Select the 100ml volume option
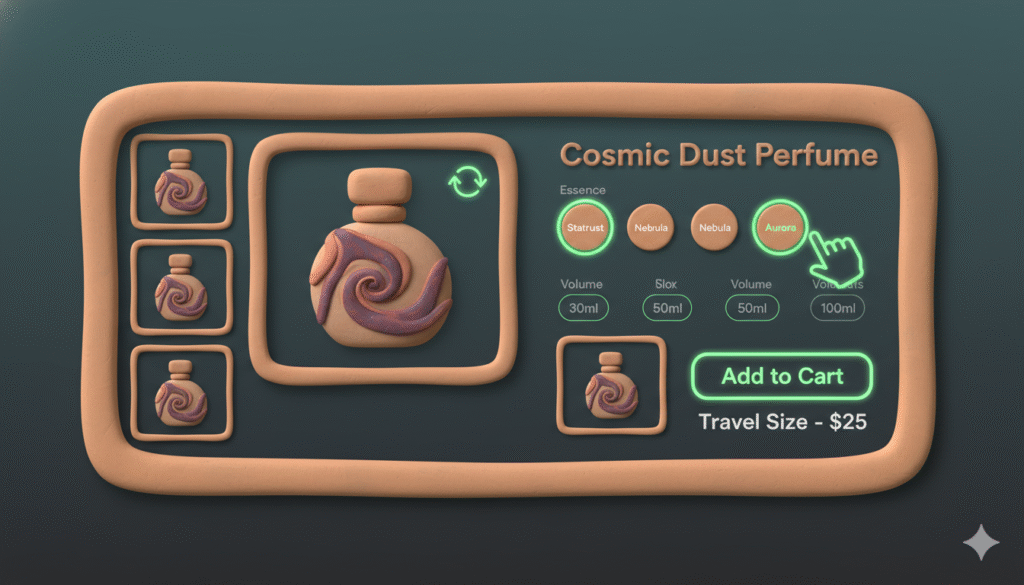The width and height of the screenshot is (1024, 585). click(837, 309)
